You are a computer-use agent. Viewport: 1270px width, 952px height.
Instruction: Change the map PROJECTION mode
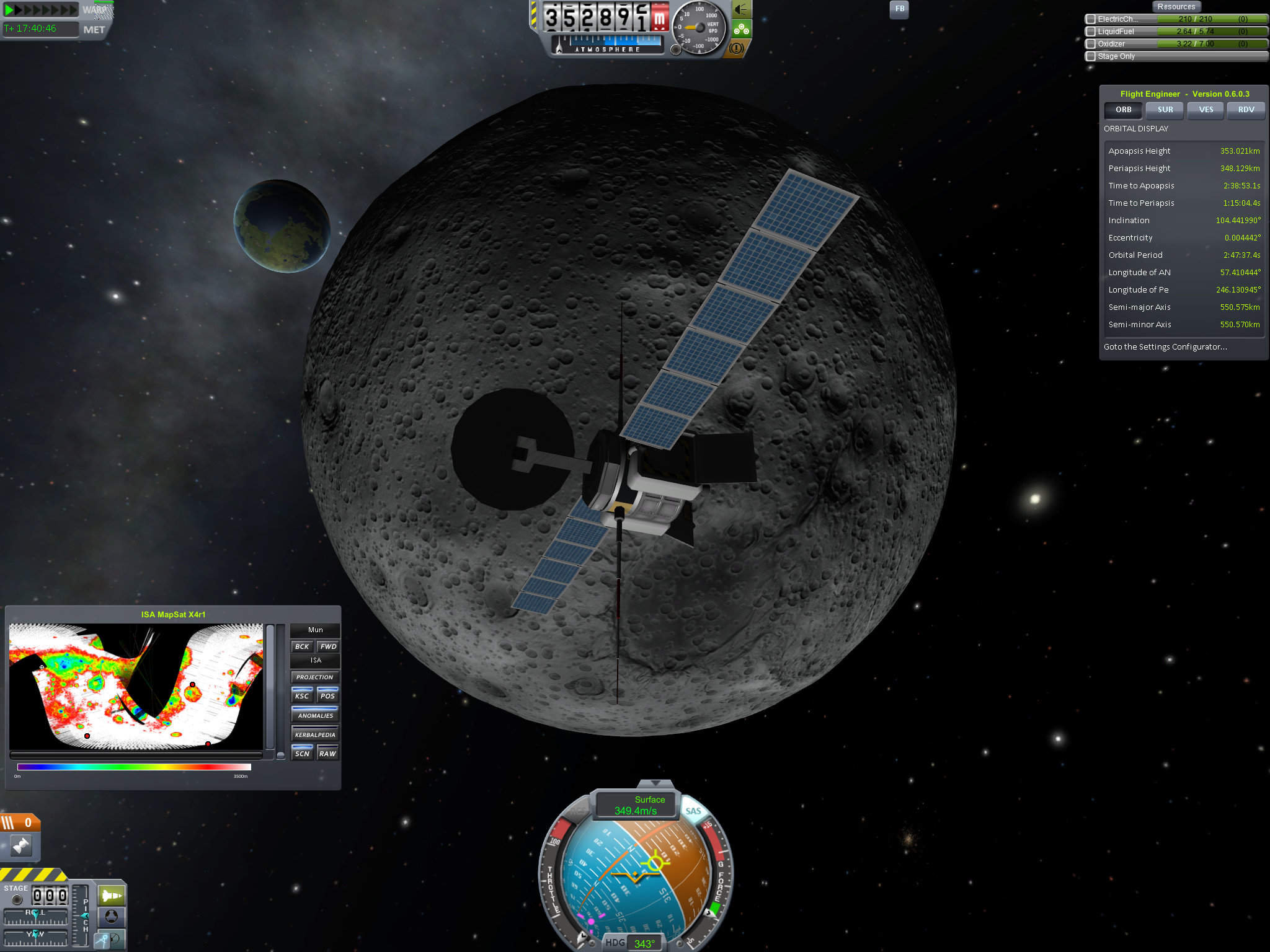tap(315, 677)
